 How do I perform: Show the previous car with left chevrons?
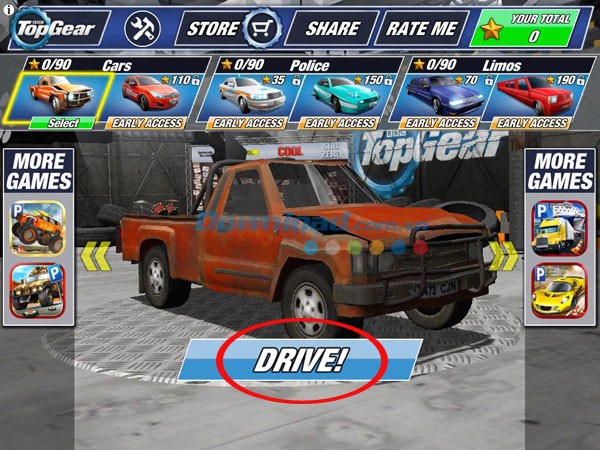click(94, 255)
